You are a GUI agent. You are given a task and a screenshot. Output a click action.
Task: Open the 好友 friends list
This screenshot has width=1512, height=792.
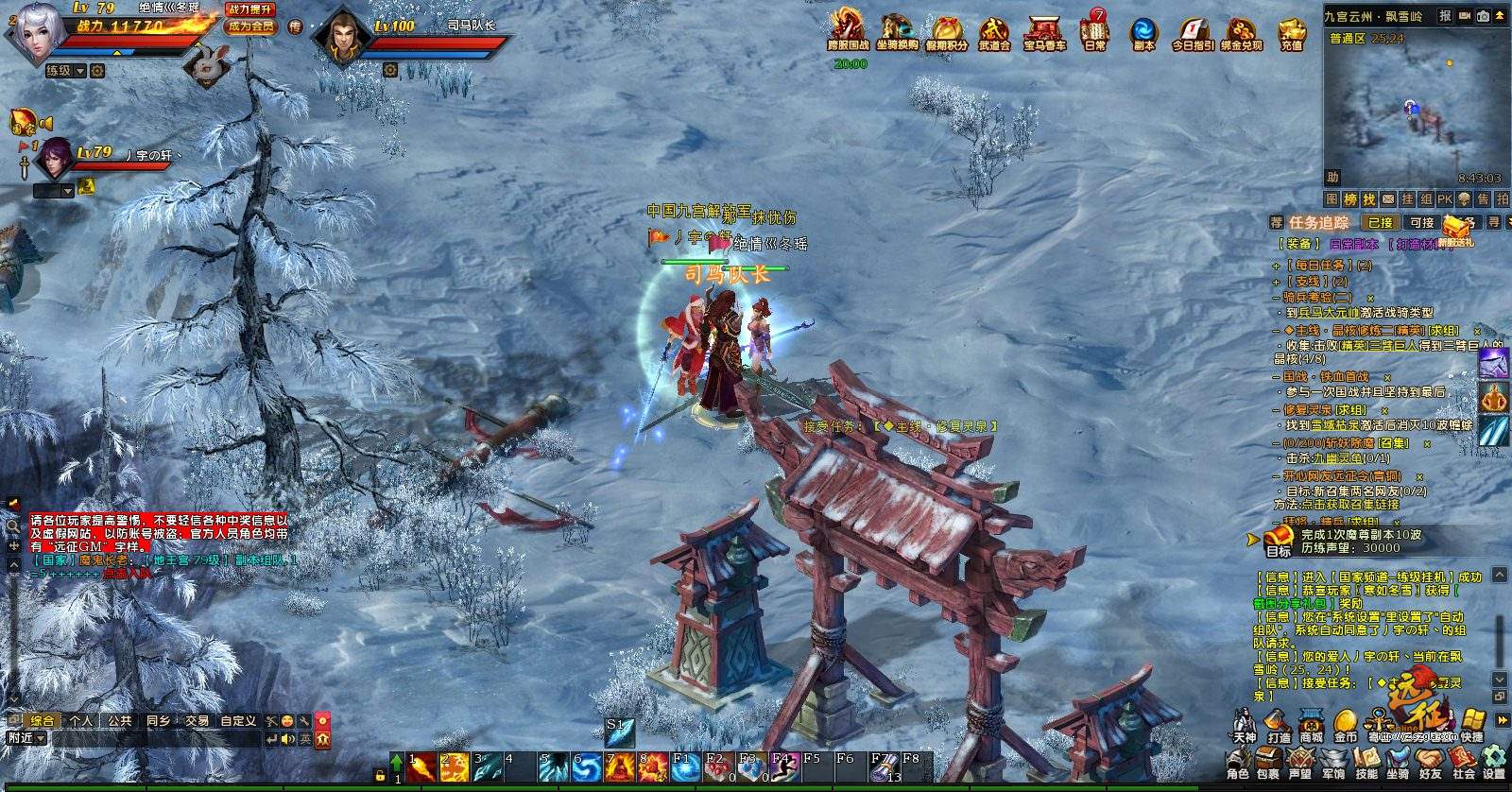coord(1430,762)
